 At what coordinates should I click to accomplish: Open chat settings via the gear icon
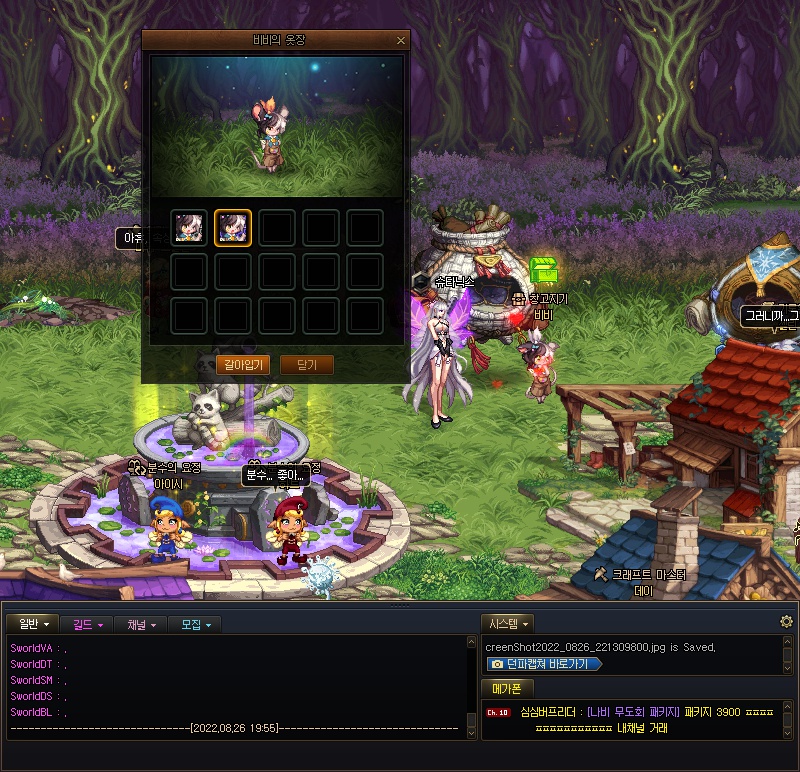point(786,622)
